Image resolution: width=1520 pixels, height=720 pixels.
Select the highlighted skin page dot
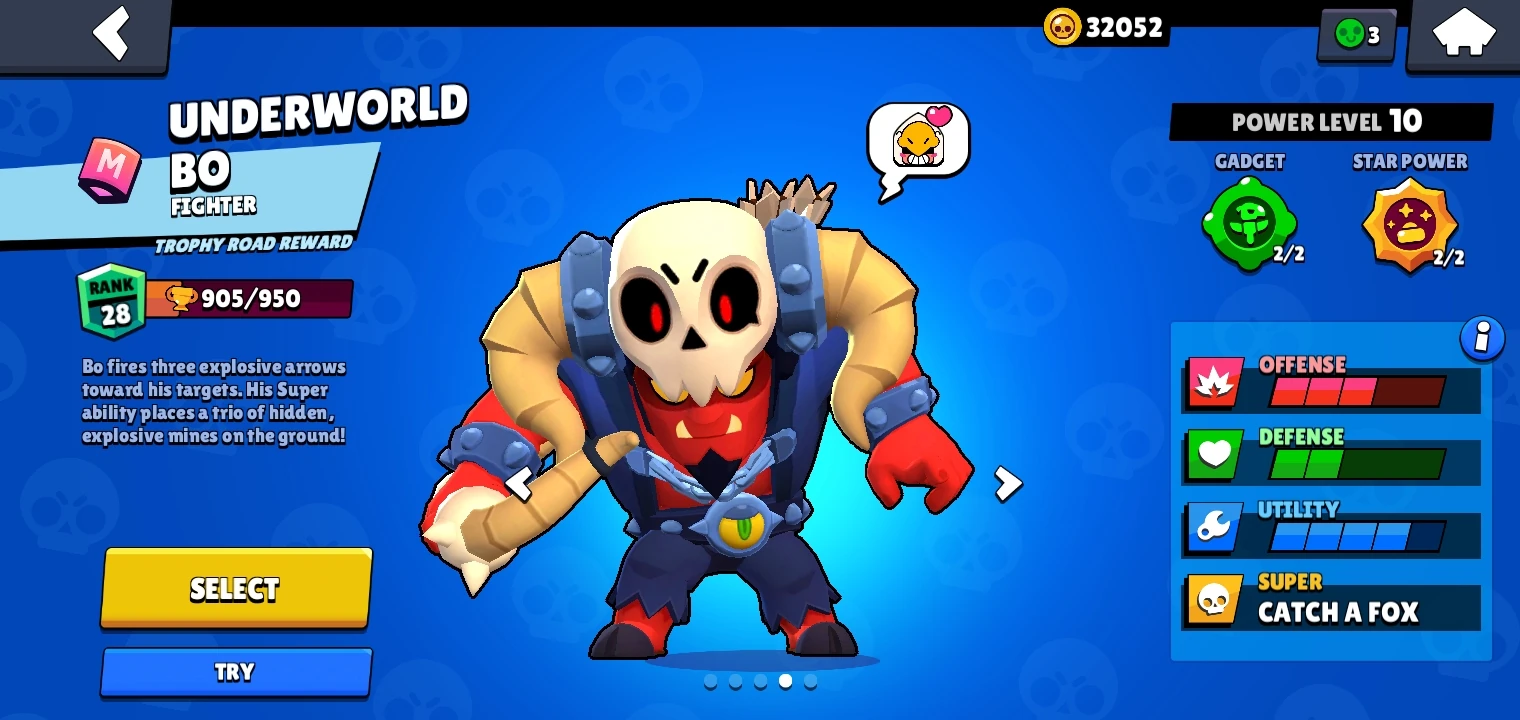pos(785,681)
